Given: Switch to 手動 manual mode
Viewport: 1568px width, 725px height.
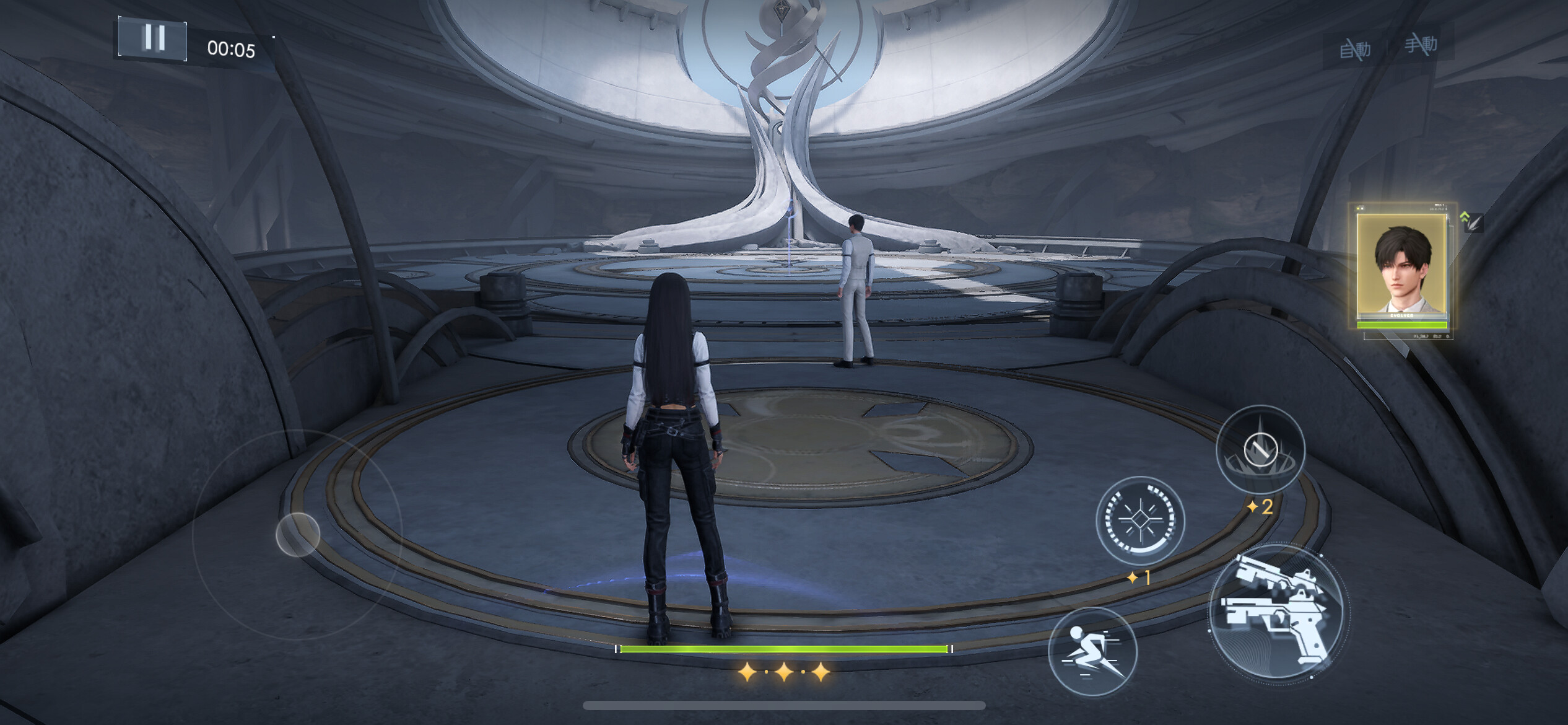Looking at the screenshot, I should click(x=1420, y=45).
